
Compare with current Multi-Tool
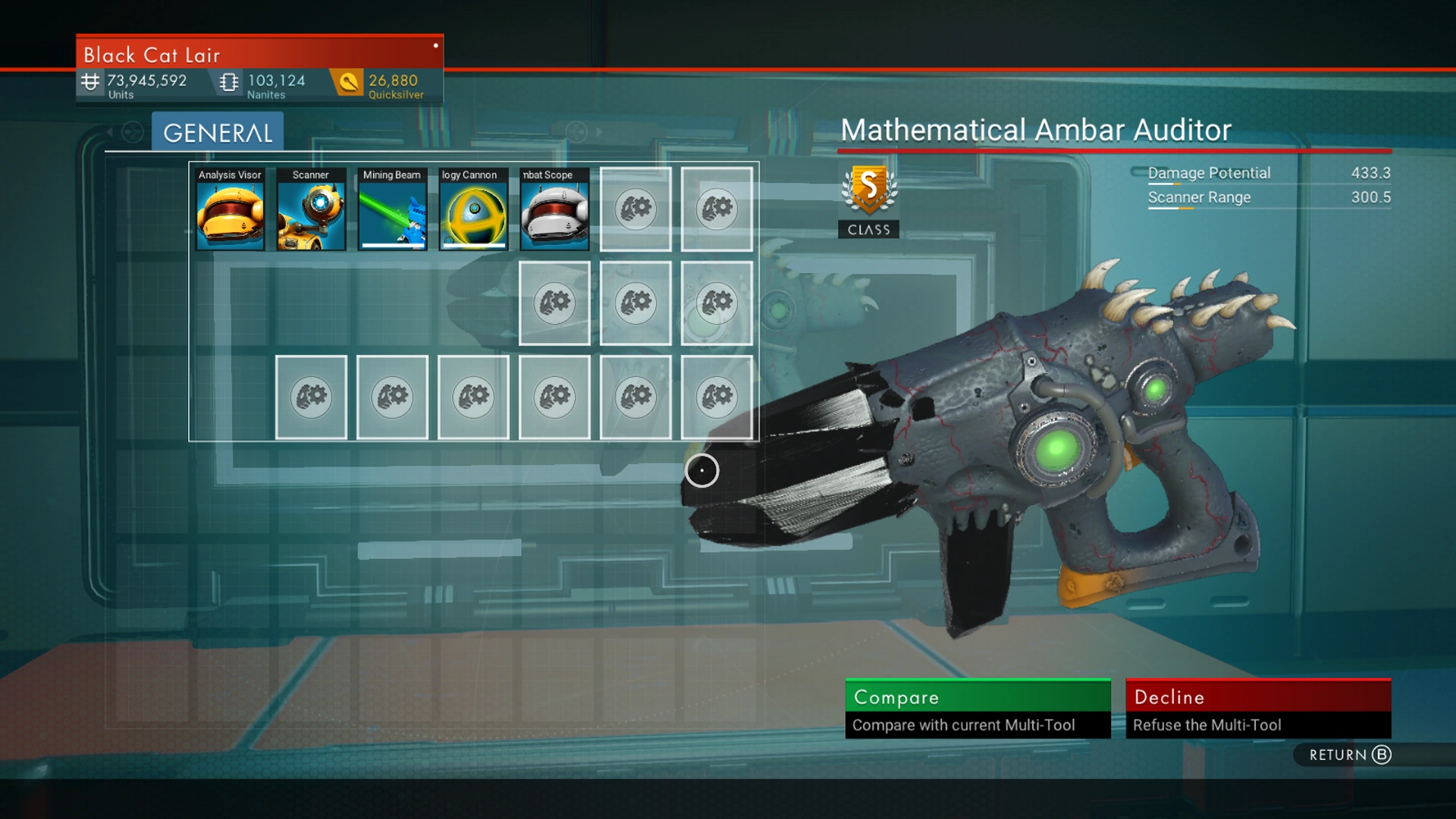pyautogui.click(x=977, y=708)
